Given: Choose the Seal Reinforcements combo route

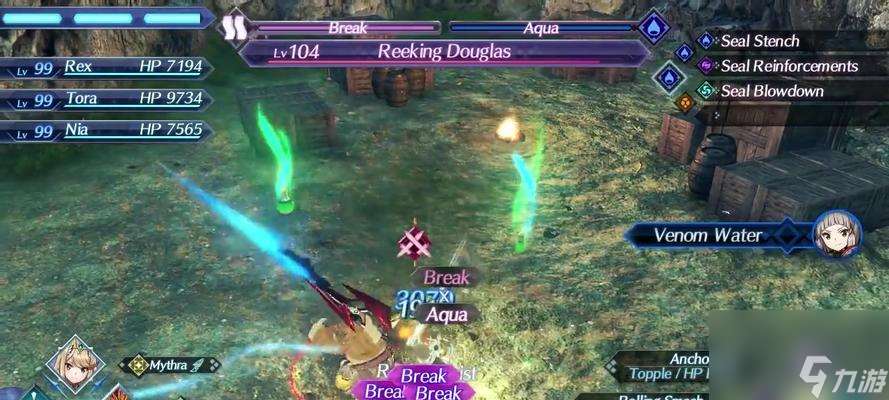Looking at the screenshot, I should coord(788,66).
